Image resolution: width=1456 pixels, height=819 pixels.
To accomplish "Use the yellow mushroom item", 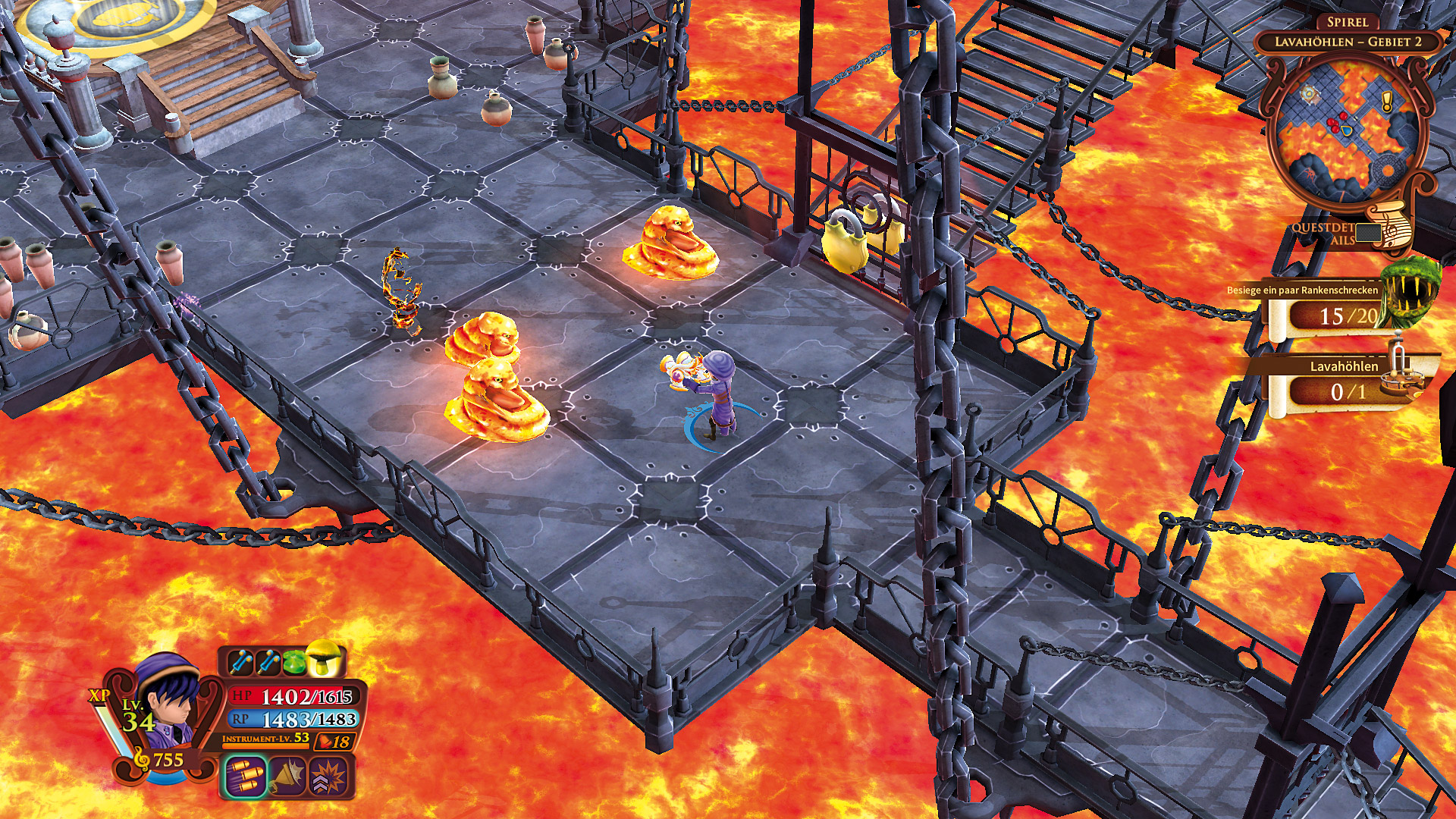I will pyautogui.click(x=325, y=658).
